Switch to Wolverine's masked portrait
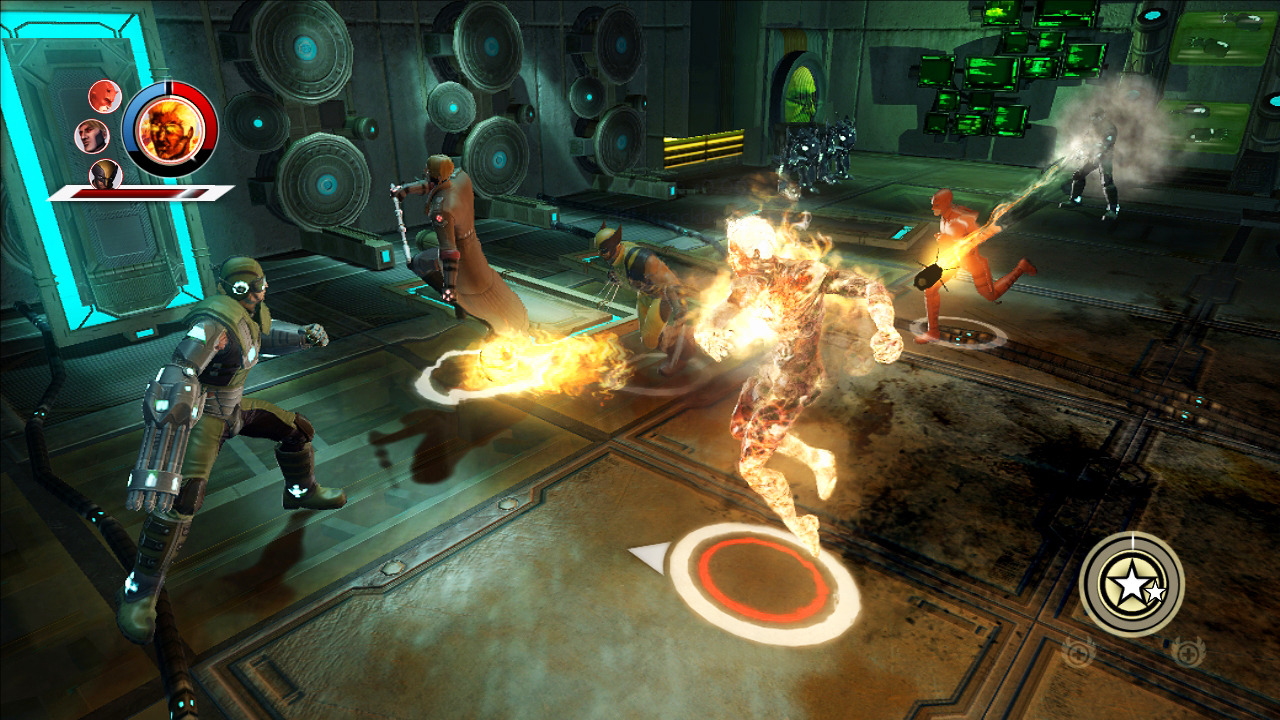Viewport: 1280px width, 720px height. coord(105,173)
